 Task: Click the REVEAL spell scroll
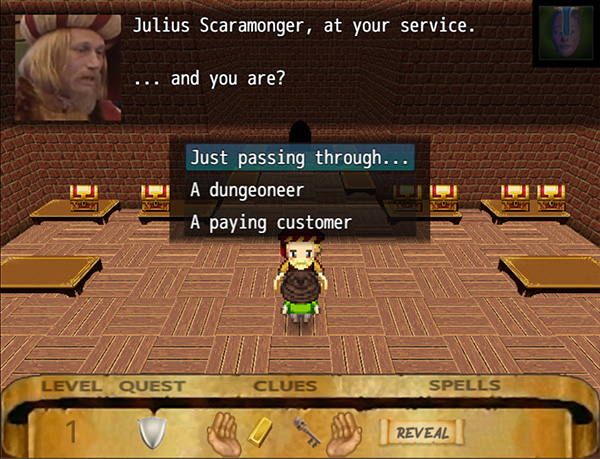click(421, 432)
